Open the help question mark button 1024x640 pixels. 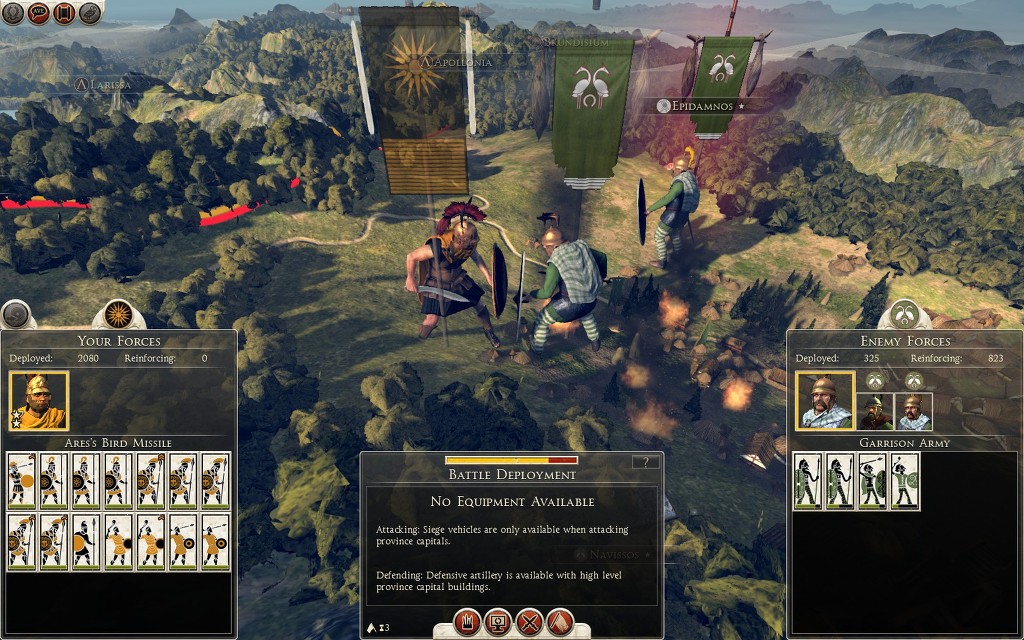click(x=647, y=462)
